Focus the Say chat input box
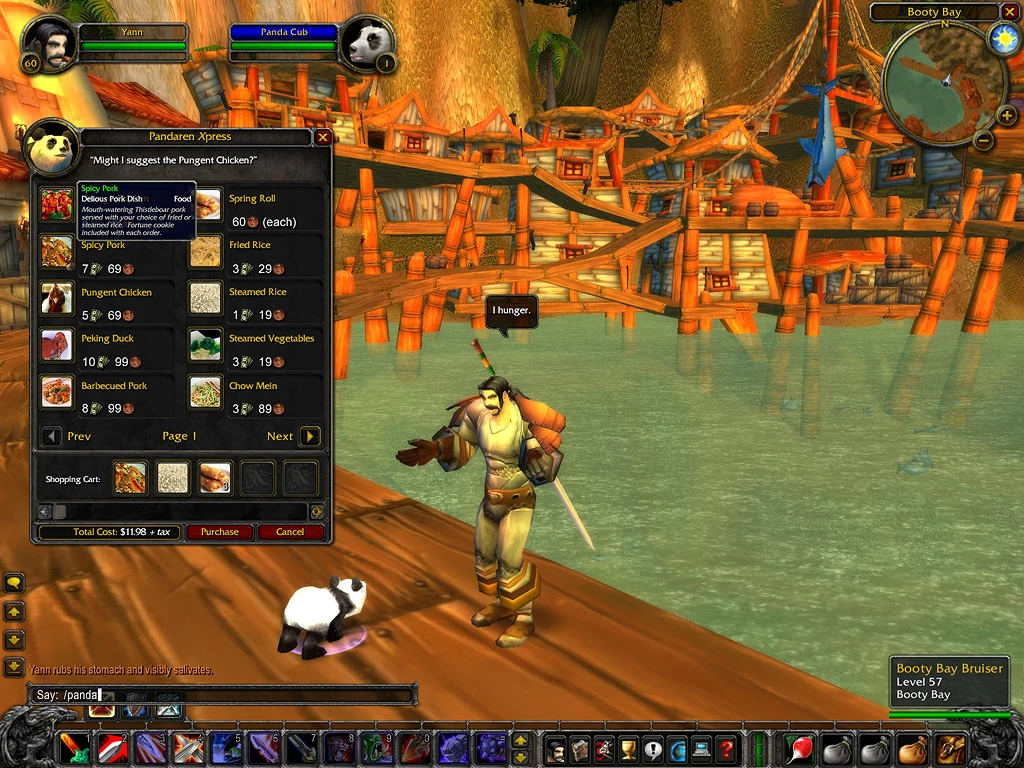The image size is (1024, 768). tap(220, 695)
